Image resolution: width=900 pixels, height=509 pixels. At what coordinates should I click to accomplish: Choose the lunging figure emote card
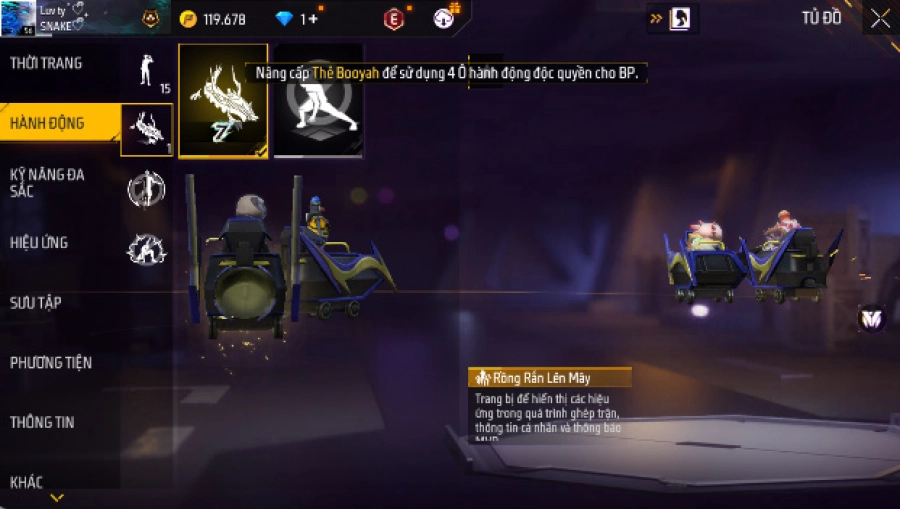tap(319, 100)
